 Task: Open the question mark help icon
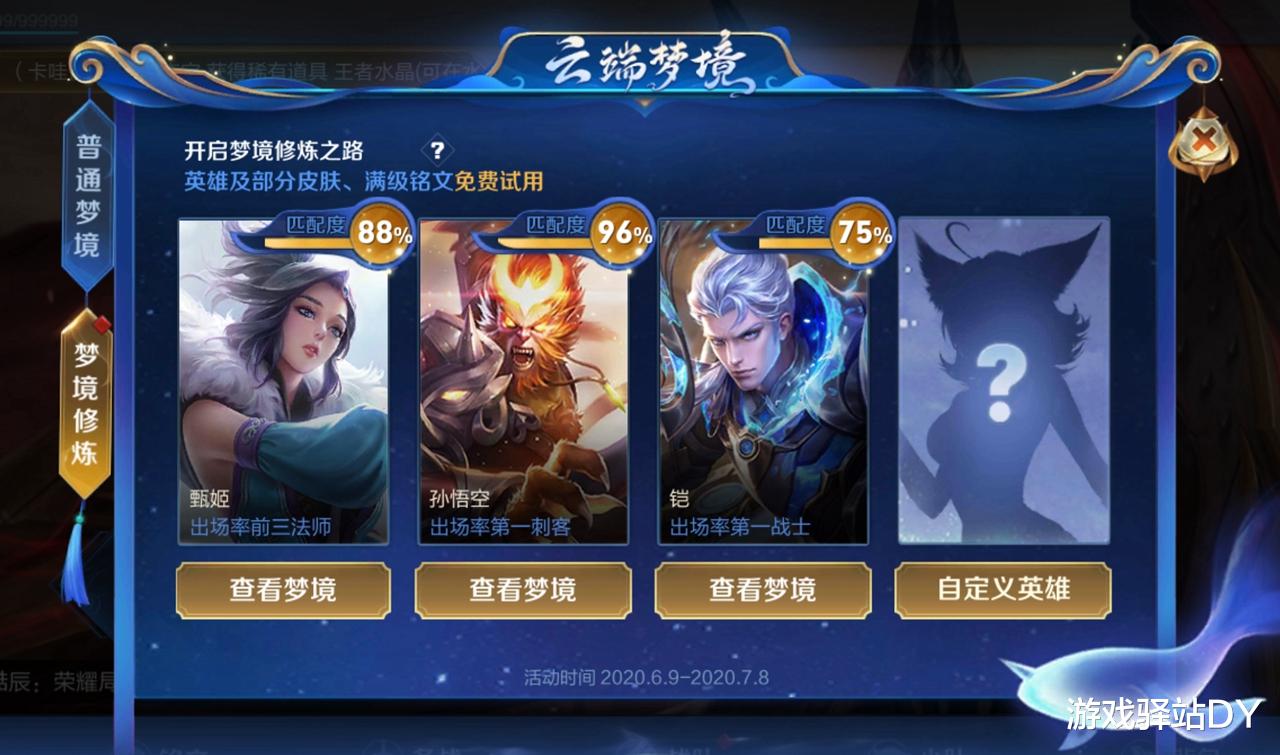pyautogui.click(x=438, y=148)
